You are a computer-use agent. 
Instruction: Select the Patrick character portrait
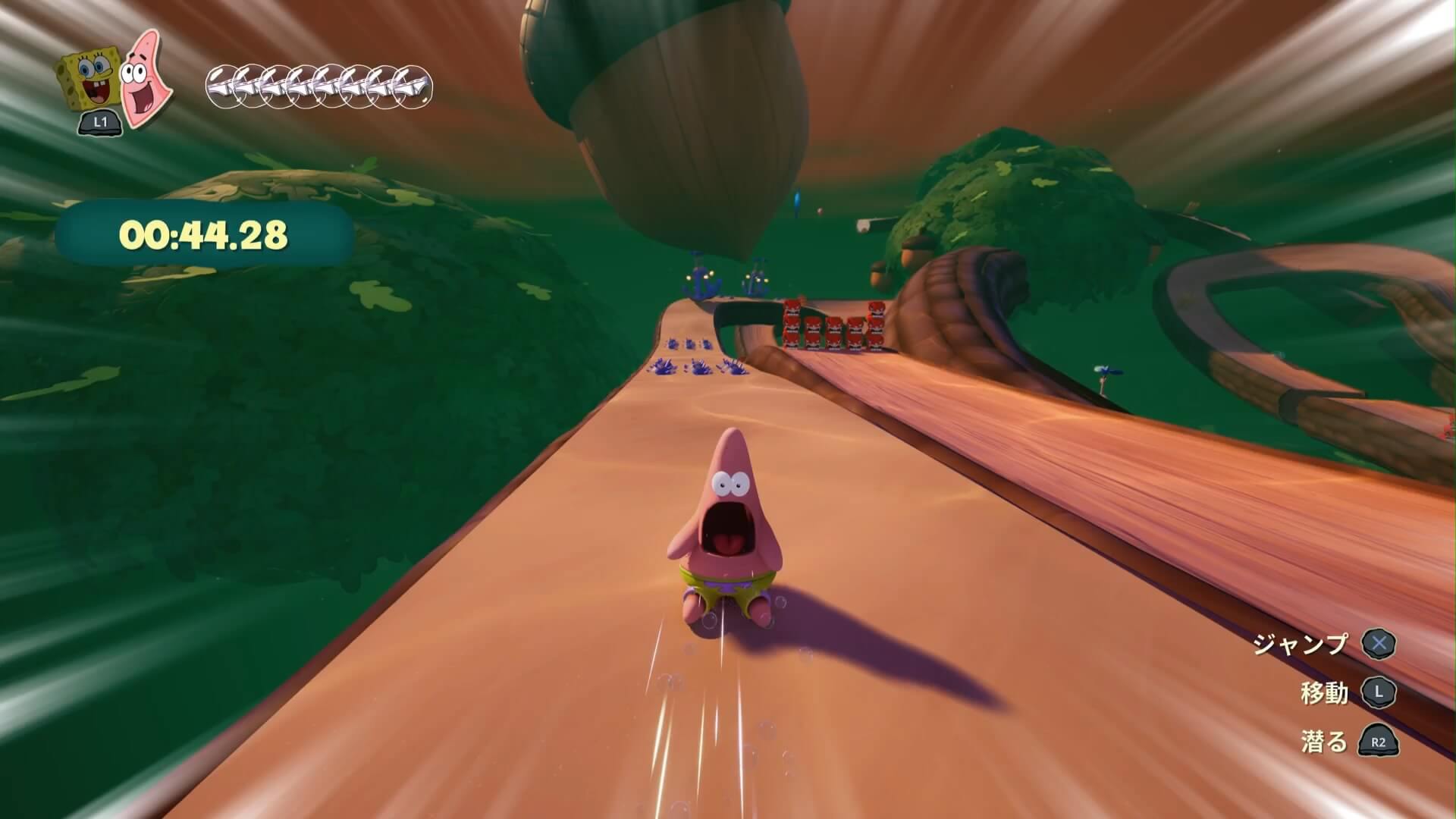tap(144, 77)
